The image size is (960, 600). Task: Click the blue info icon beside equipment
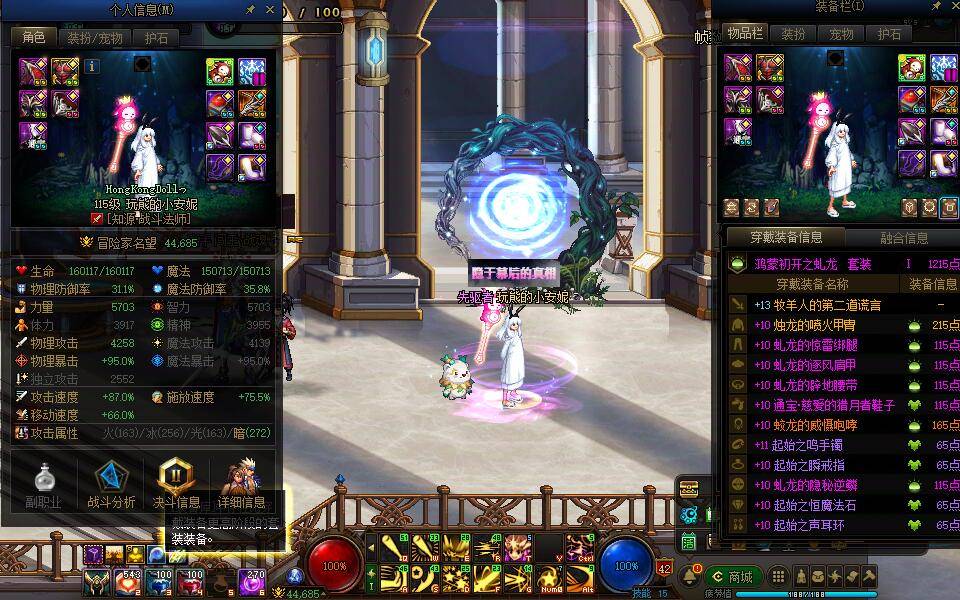click(92, 66)
